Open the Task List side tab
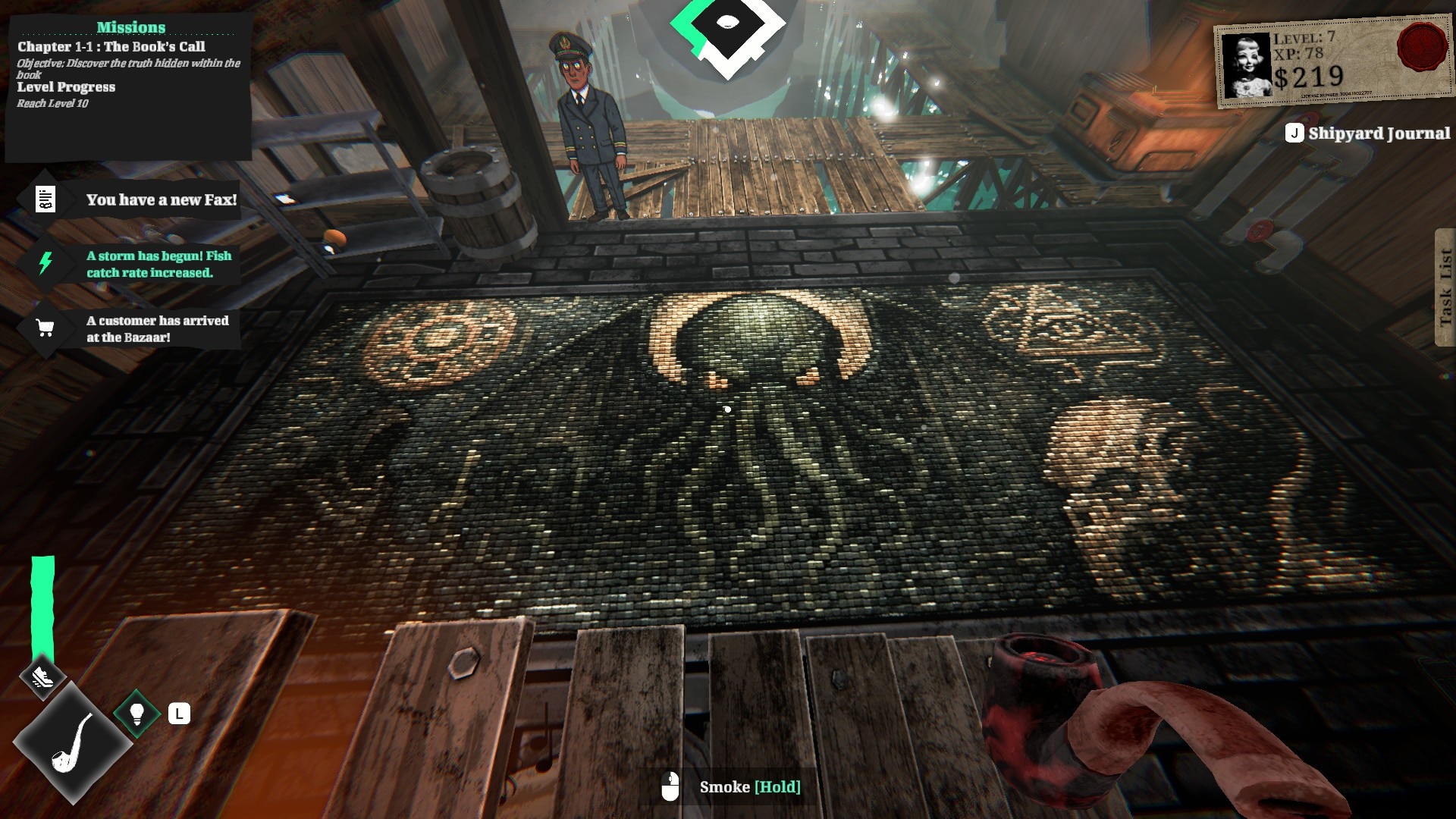This screenshot has width=1456, height=819. (x=1445, y=287)
